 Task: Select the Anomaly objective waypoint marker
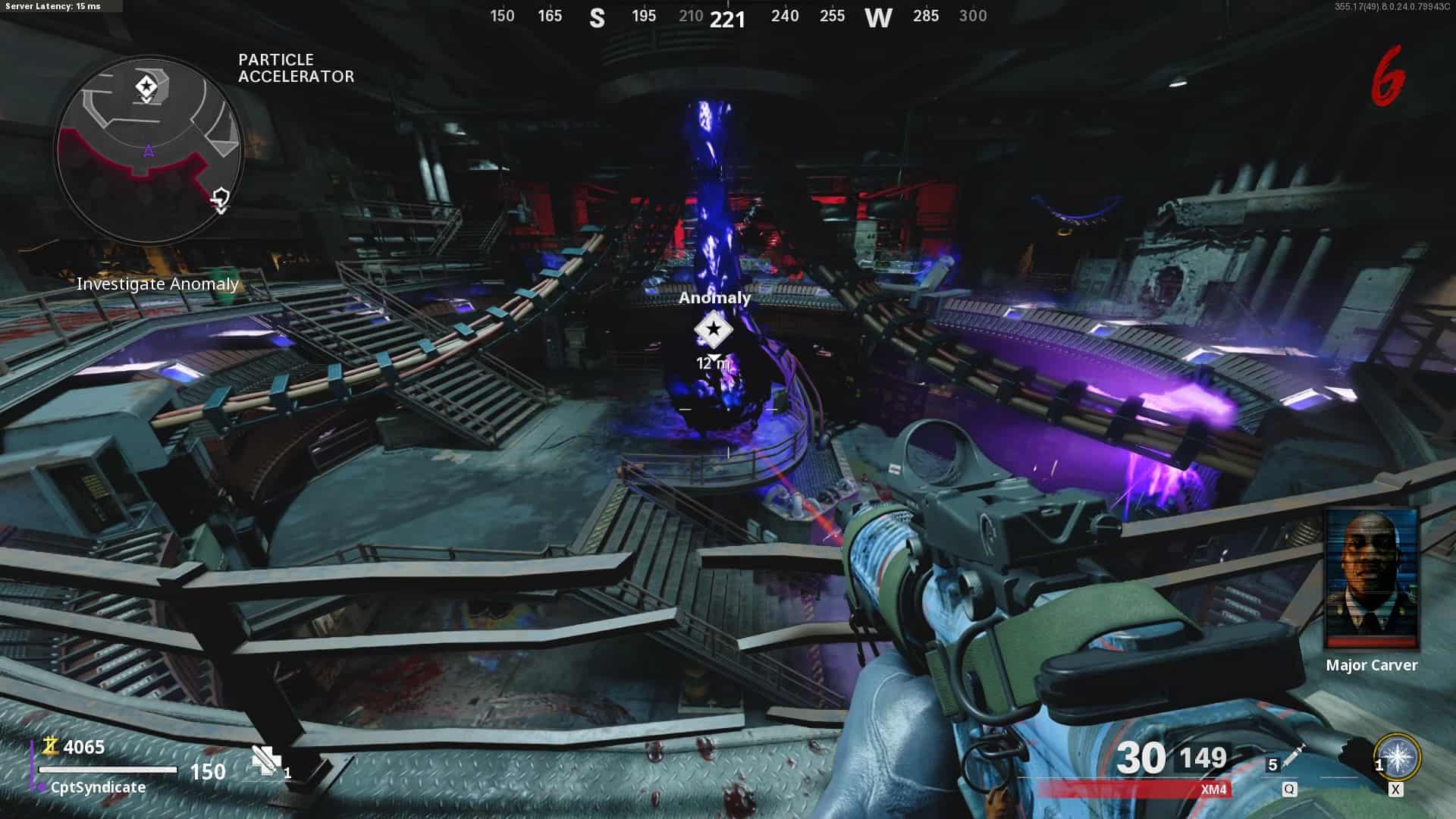(x=714, y=330)
